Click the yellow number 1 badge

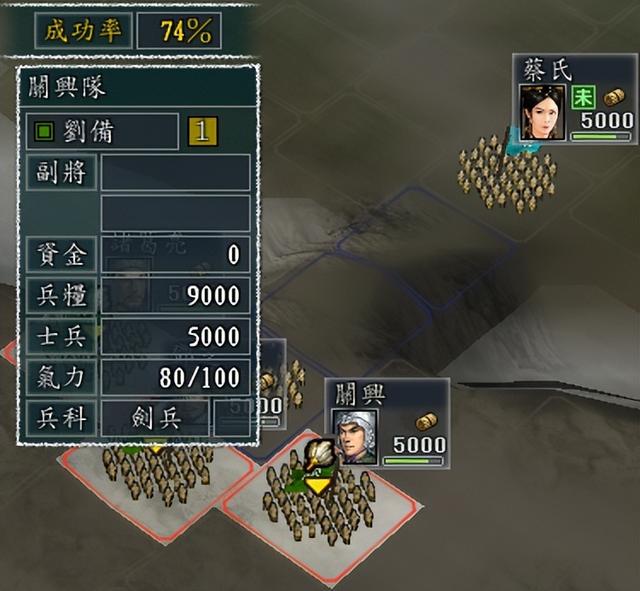(203, 131)
